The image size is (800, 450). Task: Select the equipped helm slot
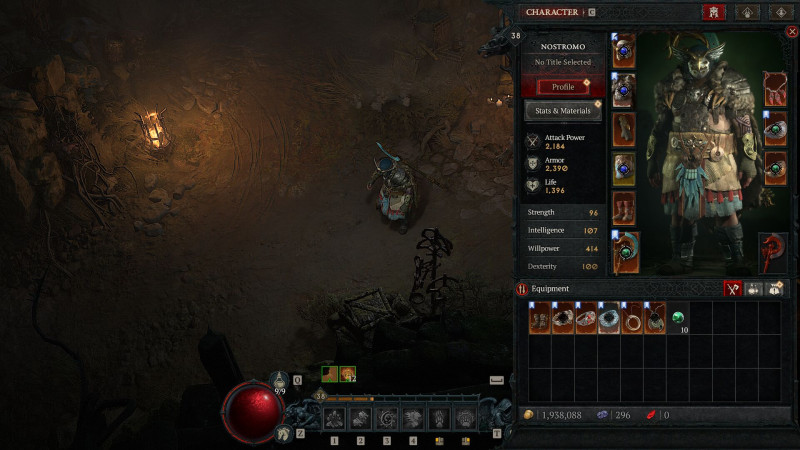pos(624,51)
